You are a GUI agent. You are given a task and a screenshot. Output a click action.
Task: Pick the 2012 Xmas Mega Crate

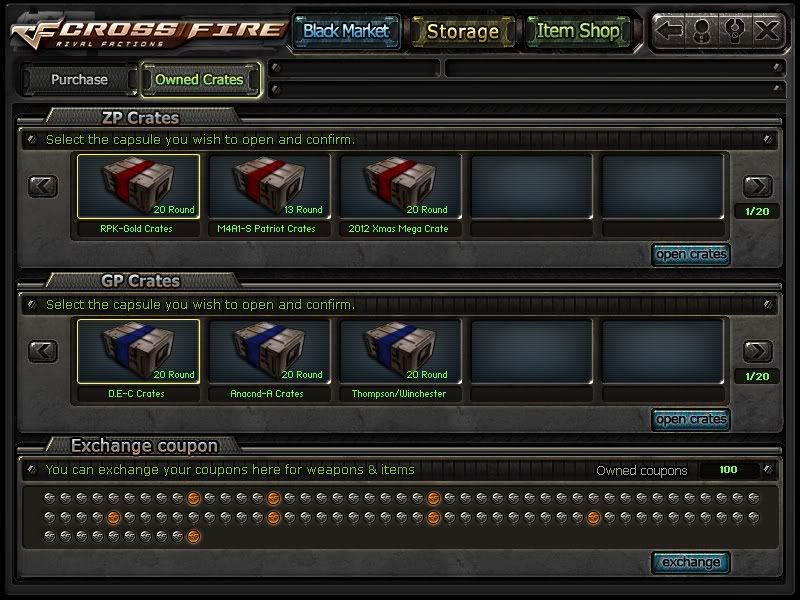[x=400, y=187]
